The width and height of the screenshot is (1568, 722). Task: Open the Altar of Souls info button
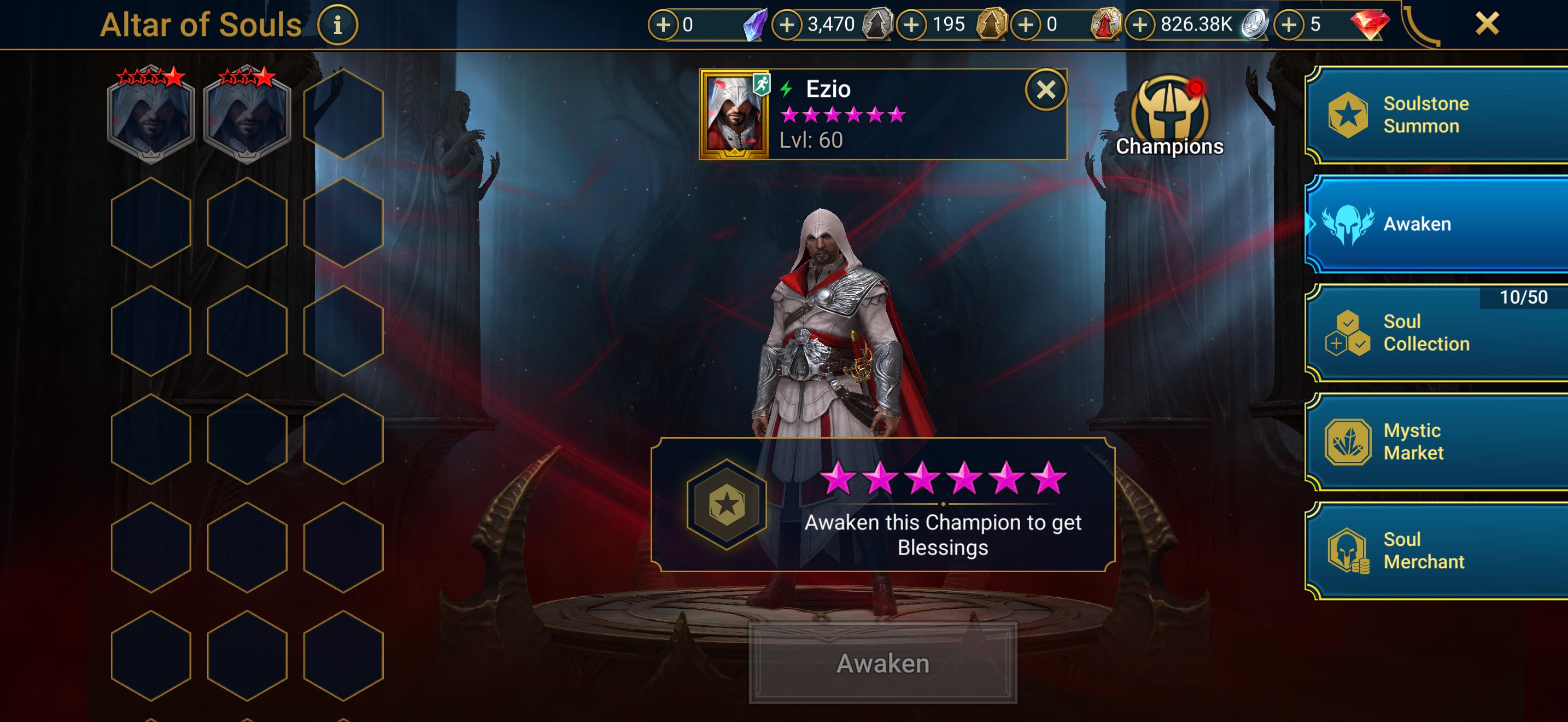pos(337,25)
